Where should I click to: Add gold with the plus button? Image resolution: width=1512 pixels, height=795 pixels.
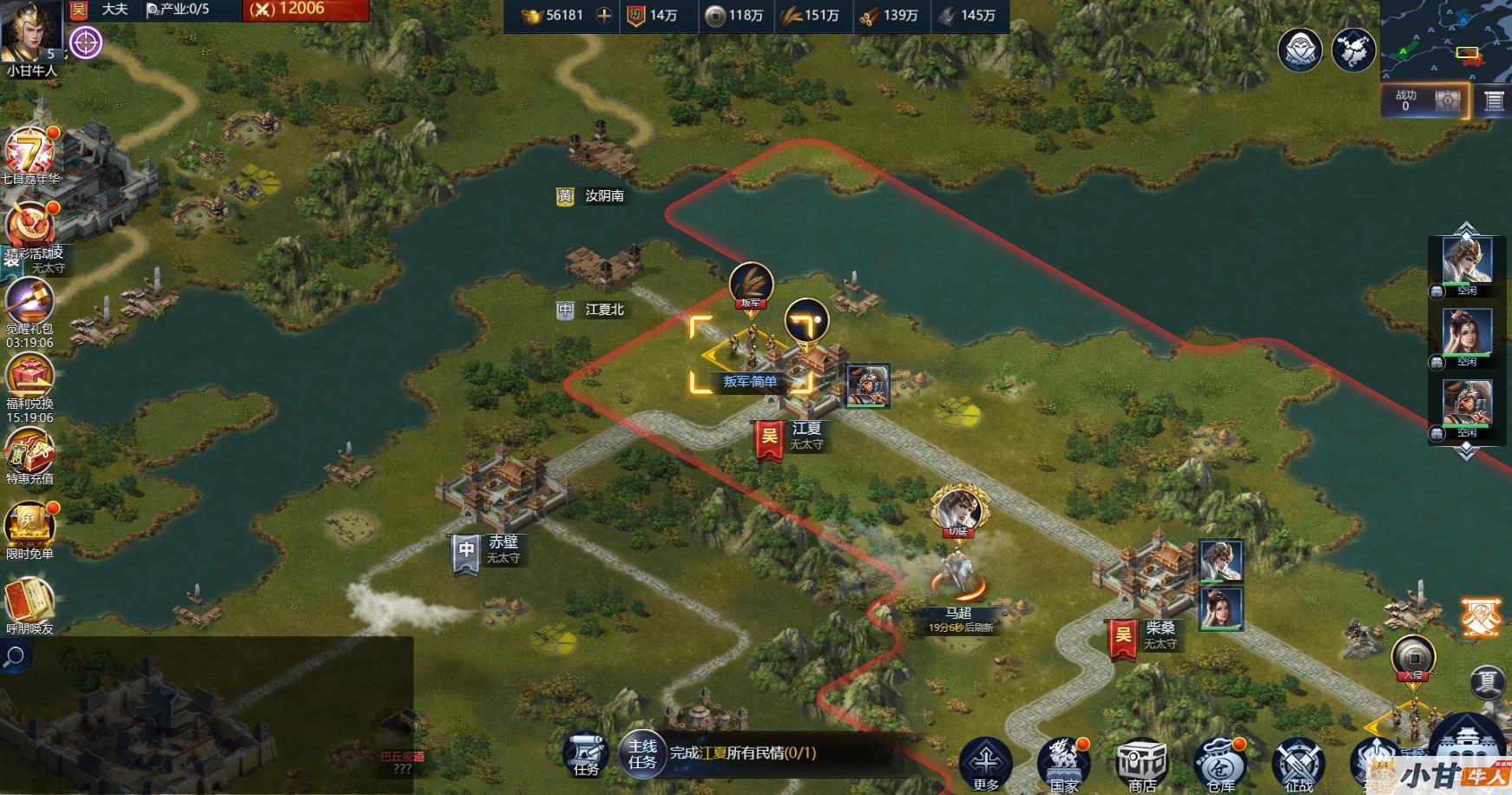click(x=604, y=16)
